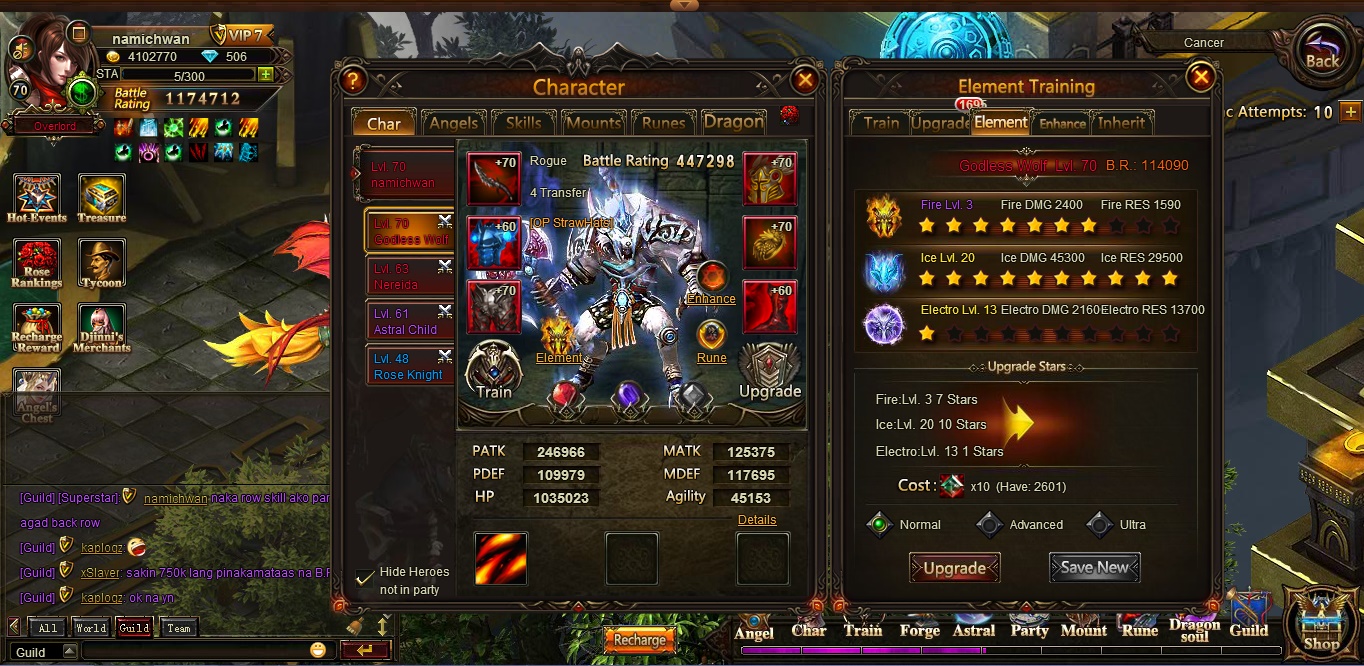The image size is (1364, 666).
Task: Open the Enhance tab in Element Training
Action: [1062, 123]
